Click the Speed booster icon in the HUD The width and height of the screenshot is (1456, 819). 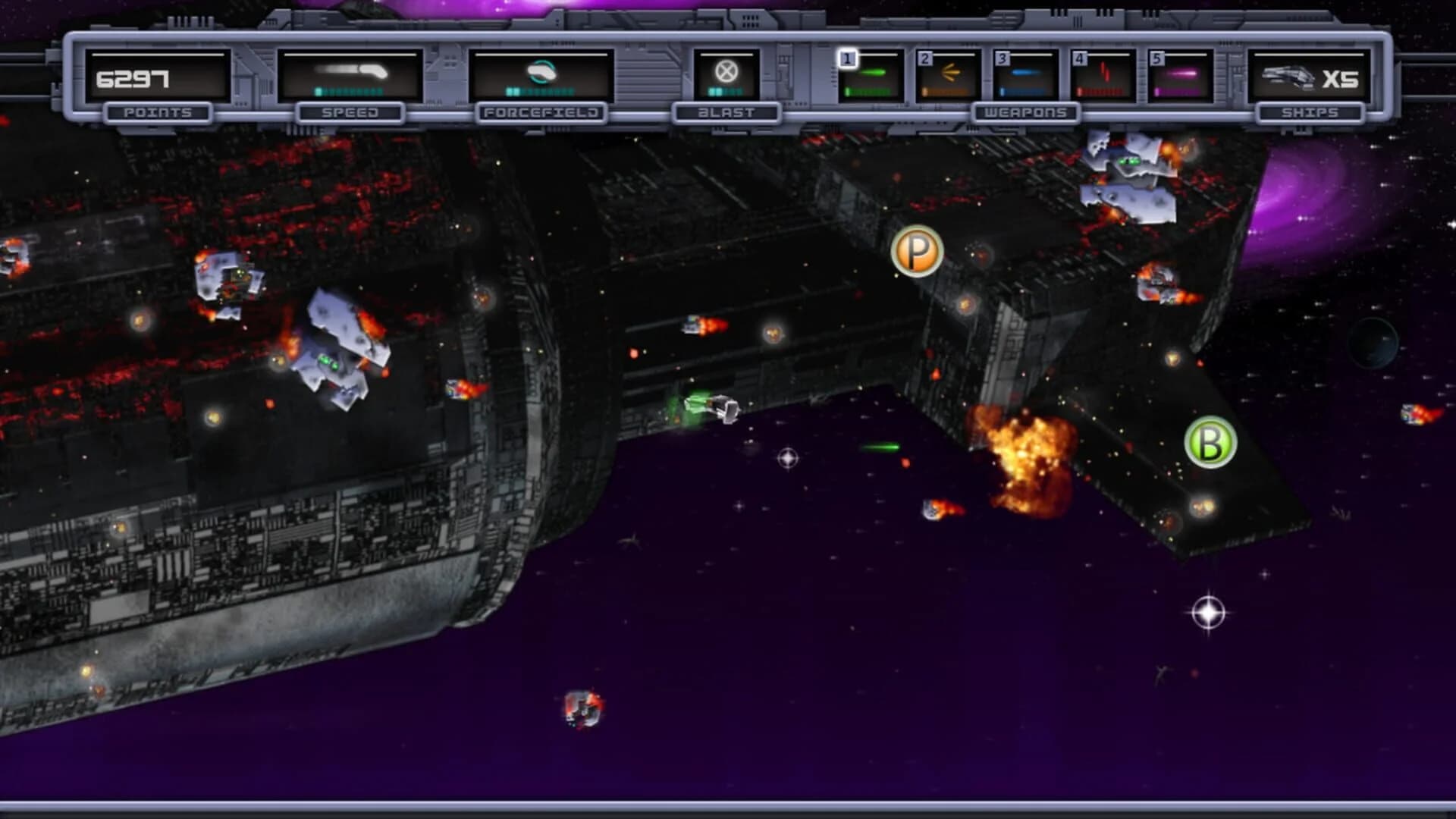point(350,70)
